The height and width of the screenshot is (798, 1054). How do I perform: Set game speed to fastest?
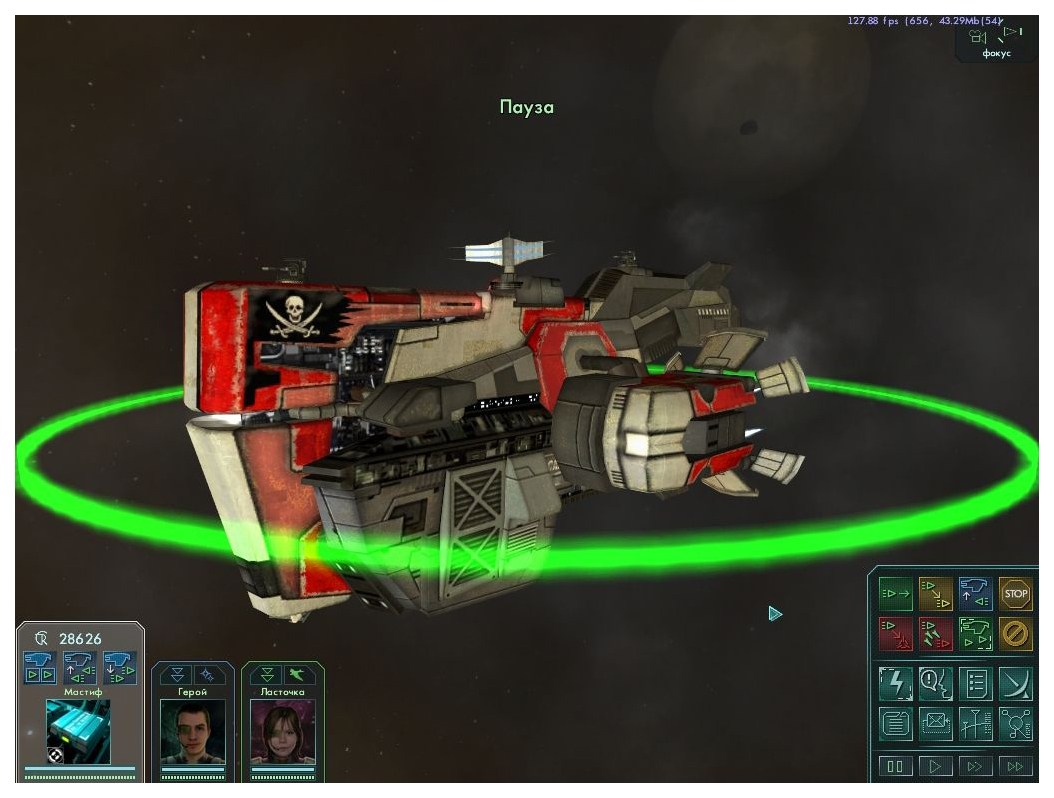[1015, 767]
